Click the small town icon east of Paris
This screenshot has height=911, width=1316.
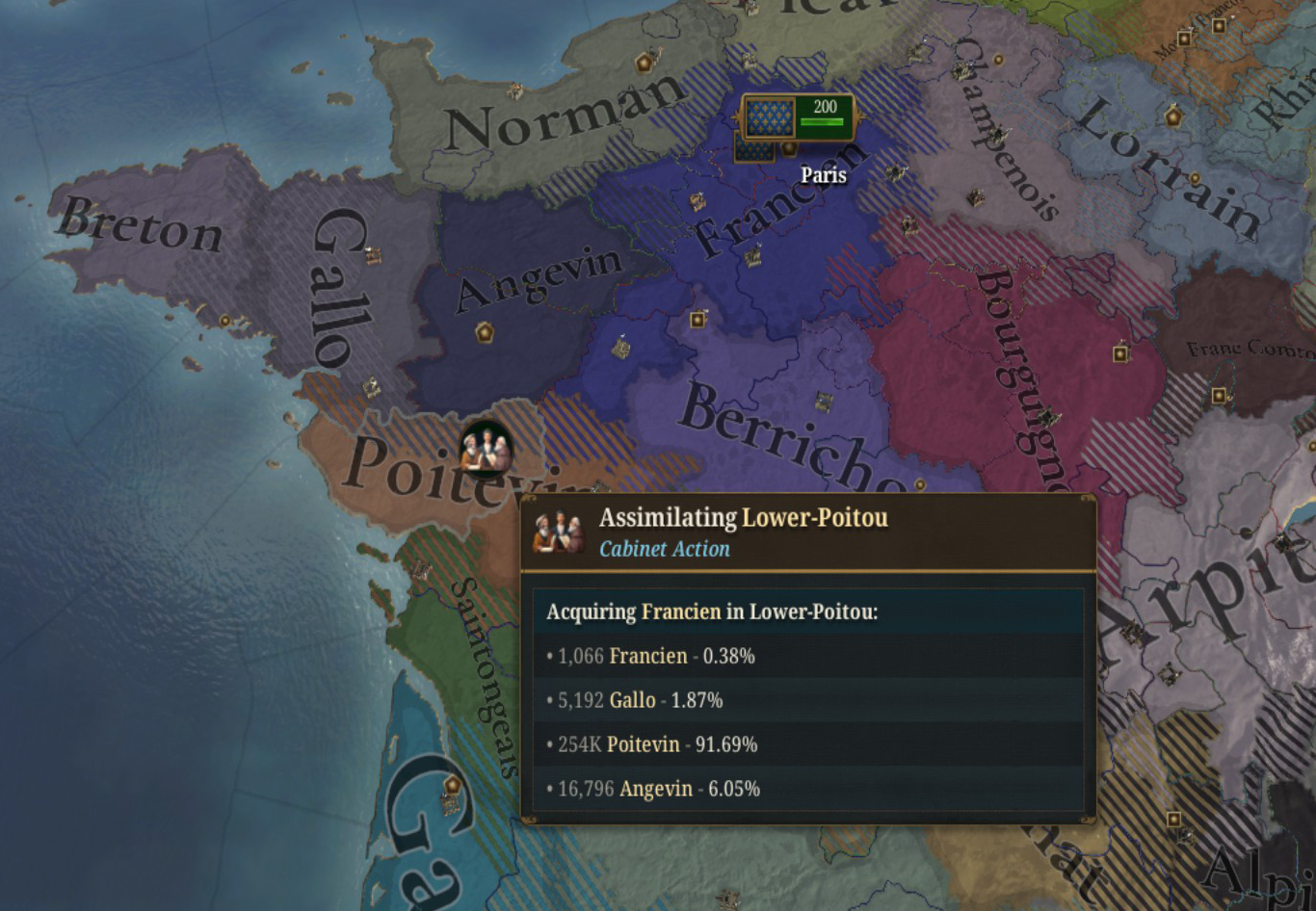click(895, 173)
